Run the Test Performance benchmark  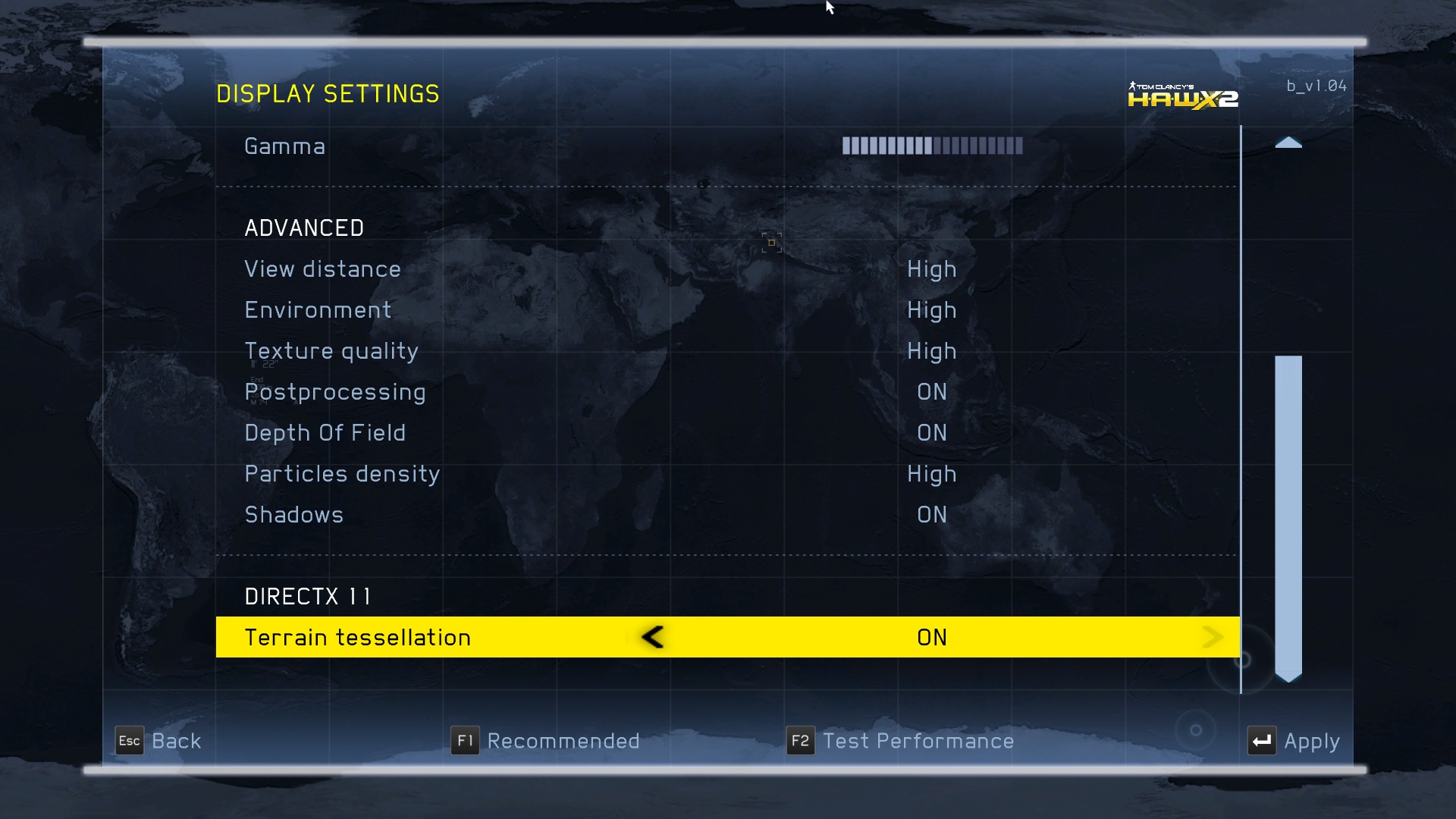900,741
